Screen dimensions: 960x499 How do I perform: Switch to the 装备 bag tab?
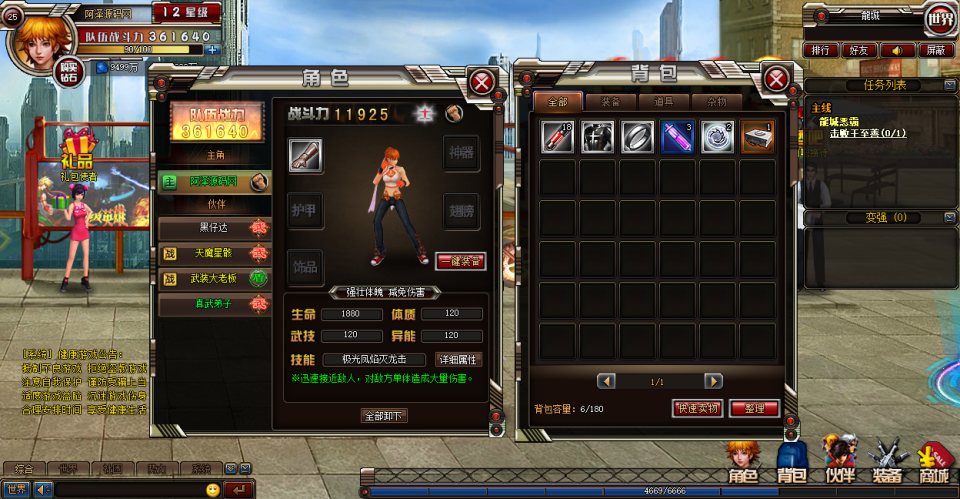click(611, 102)
